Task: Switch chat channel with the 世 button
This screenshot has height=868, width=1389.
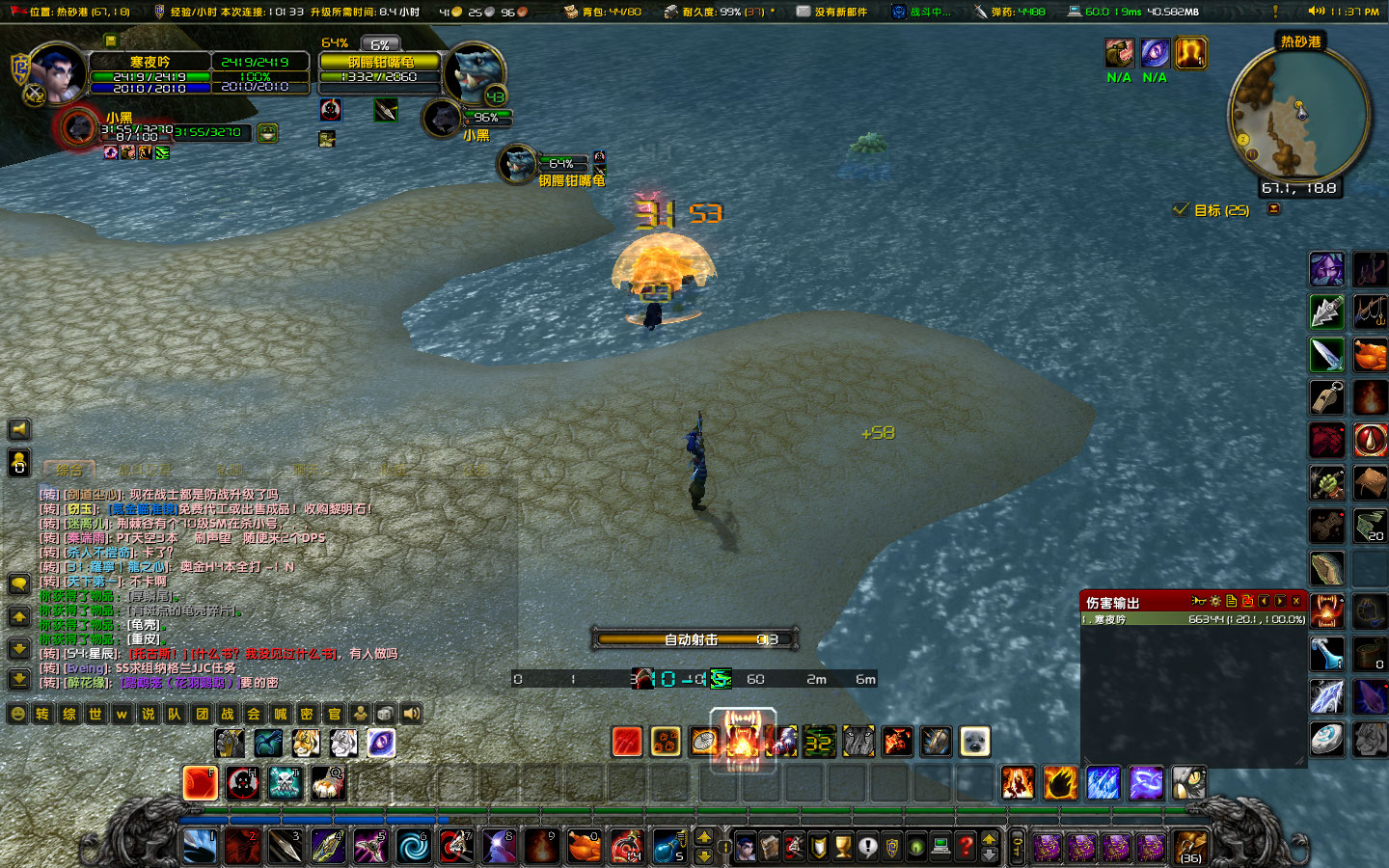Action: (x=95, y=715)
